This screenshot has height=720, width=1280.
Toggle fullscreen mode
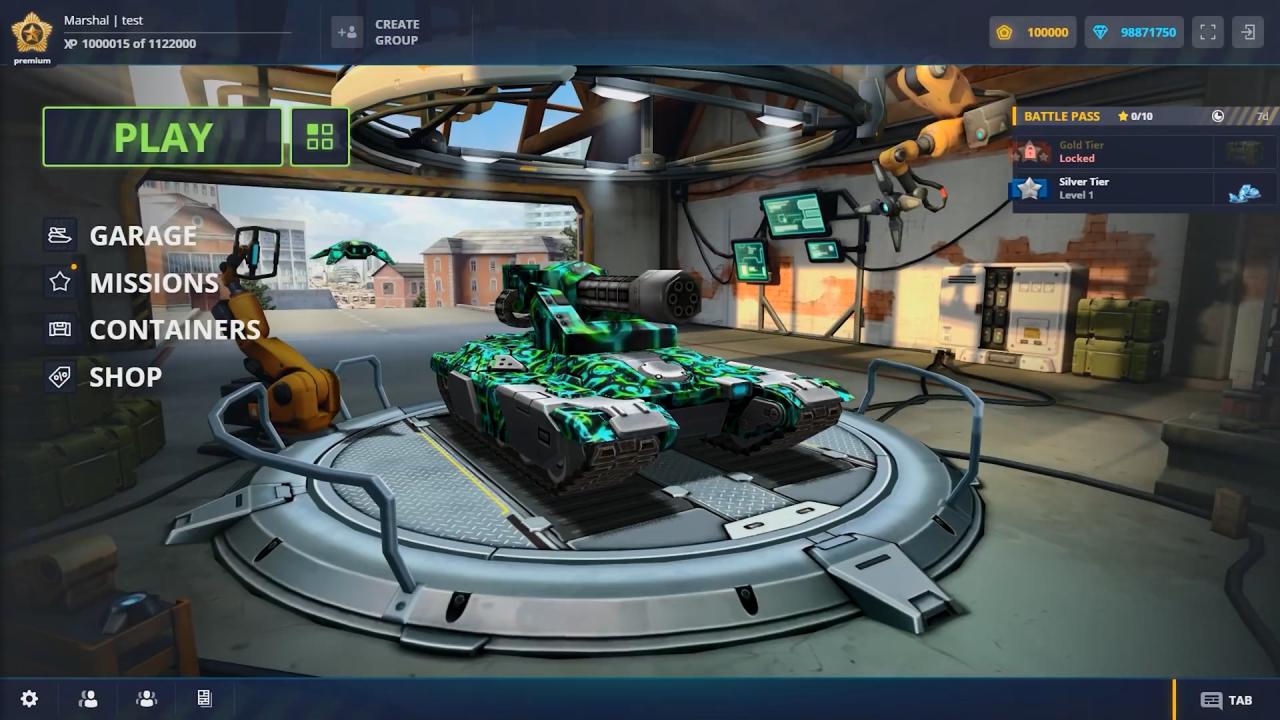1208,32
